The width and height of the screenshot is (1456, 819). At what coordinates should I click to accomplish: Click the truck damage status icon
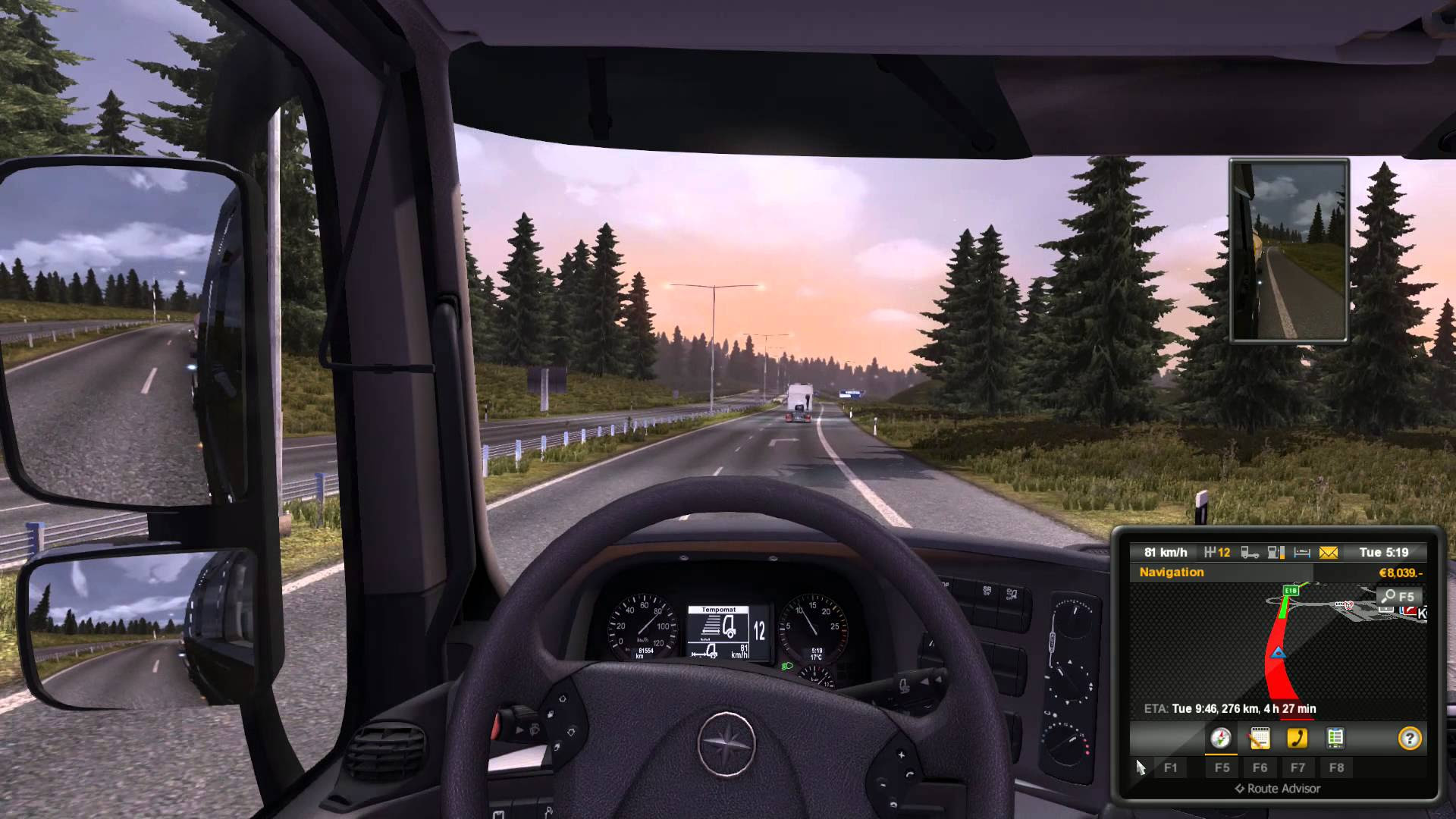click(1250, 553)
